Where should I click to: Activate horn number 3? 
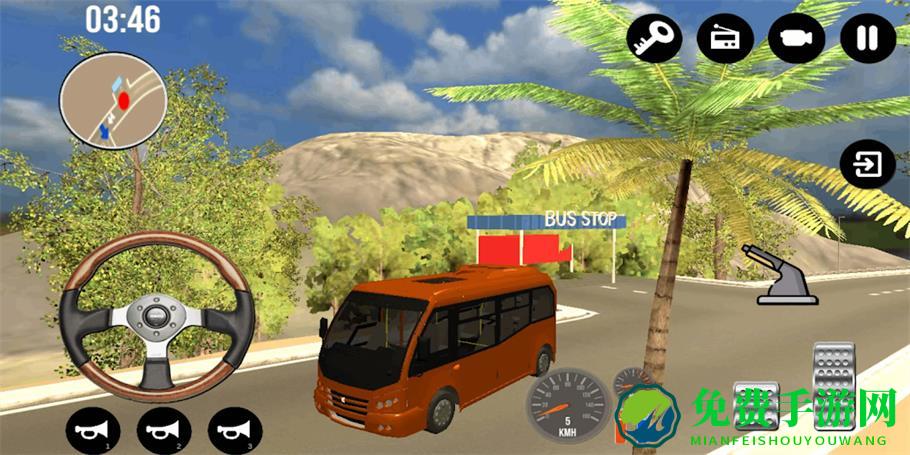tap(235, 431)
